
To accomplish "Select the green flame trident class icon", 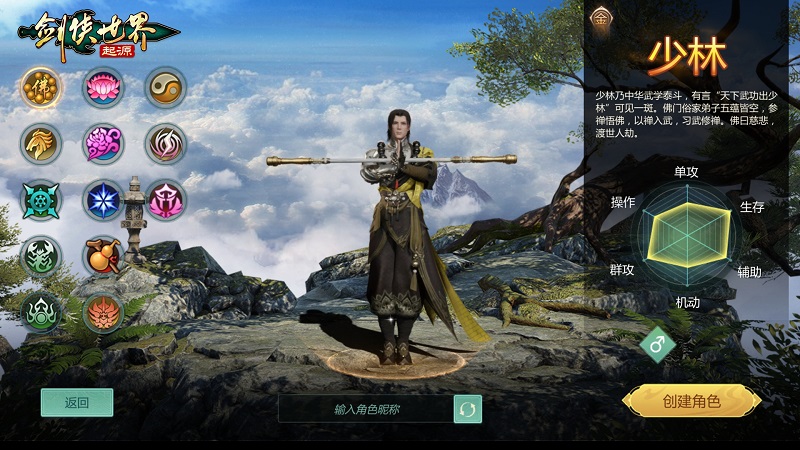I will pyautogui.click(x=41, y=312).
